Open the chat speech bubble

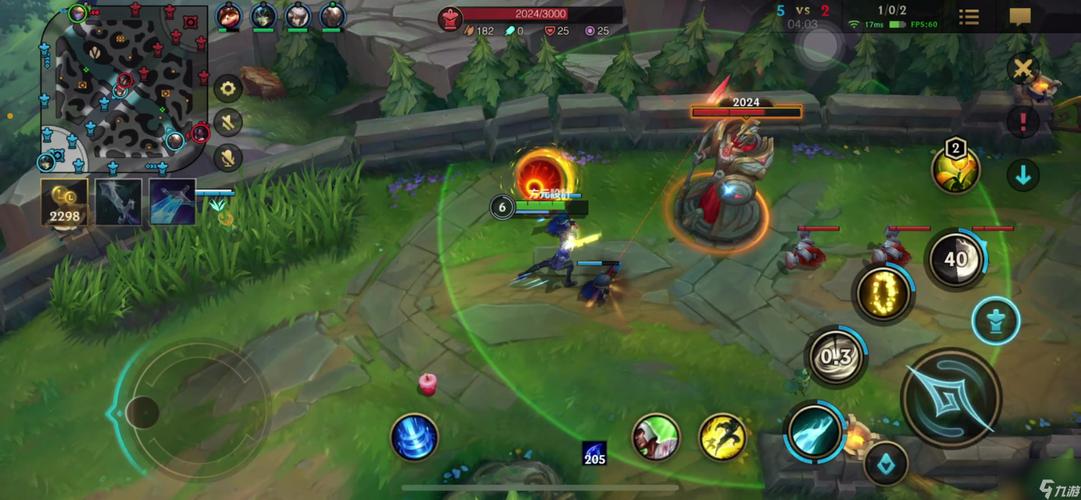click(1020, 17)
